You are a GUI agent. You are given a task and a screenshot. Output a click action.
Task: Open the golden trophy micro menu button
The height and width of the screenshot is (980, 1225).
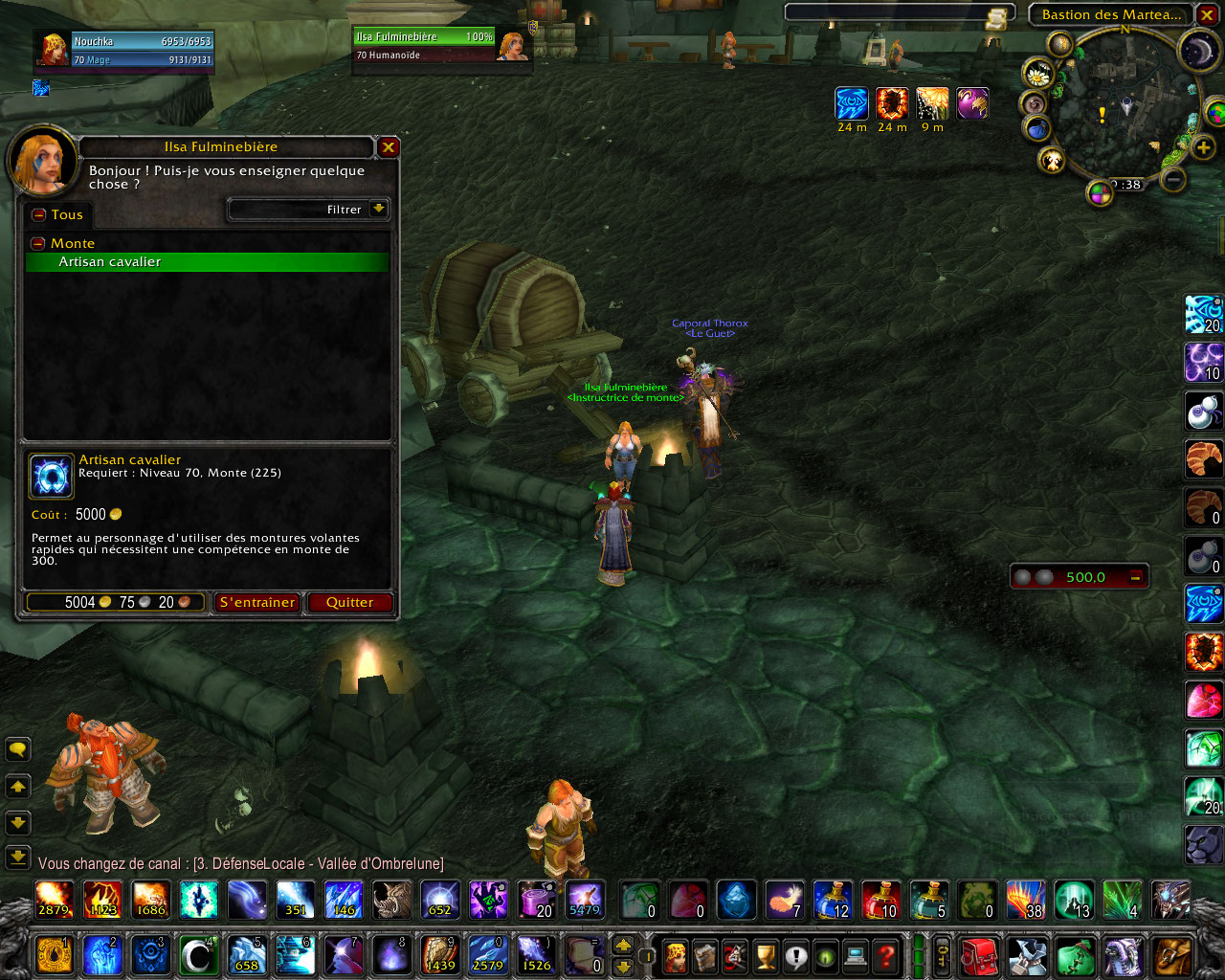click(x=765, y=955)
